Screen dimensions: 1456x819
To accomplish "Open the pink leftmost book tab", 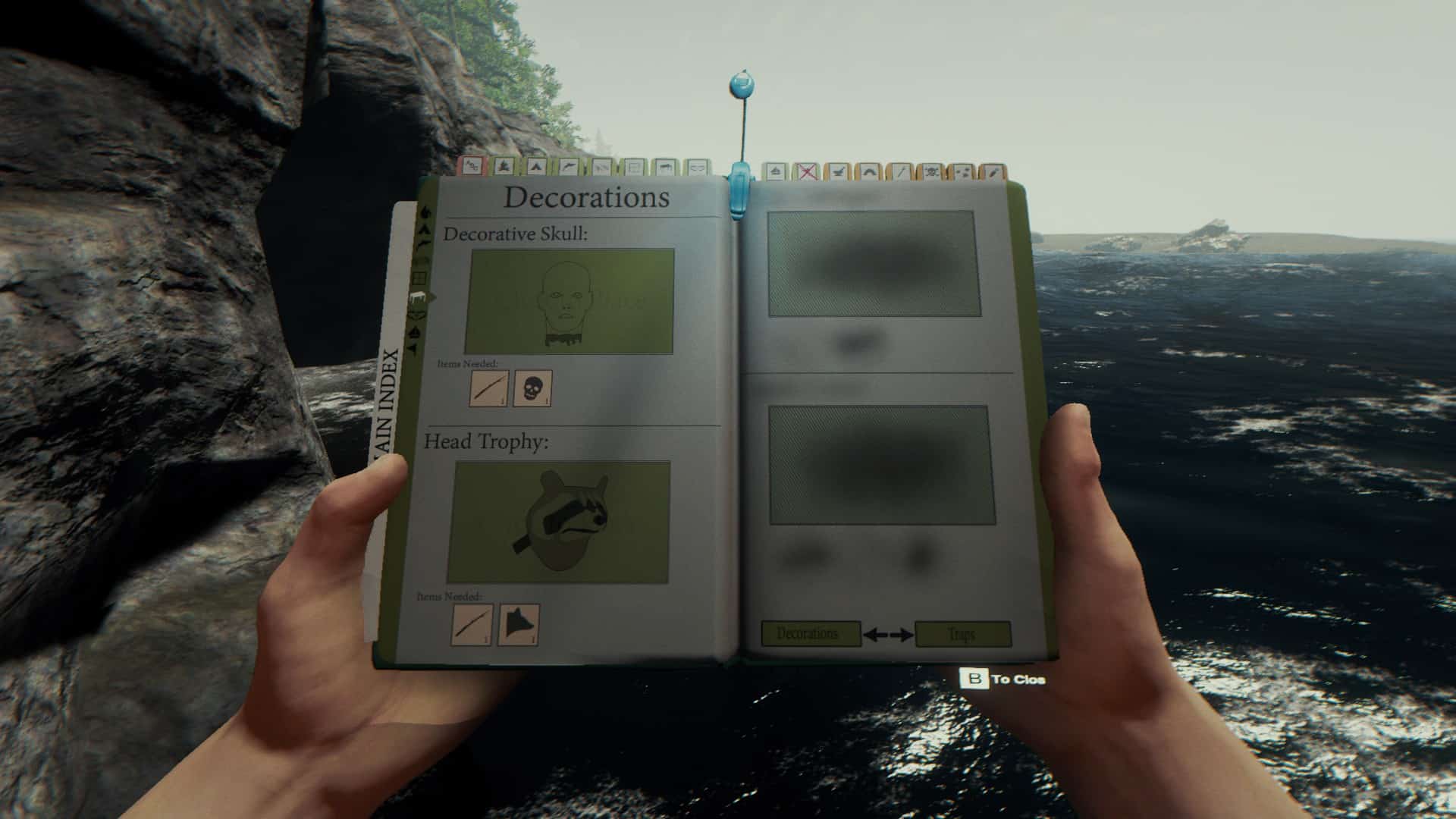I will [471, 166].
